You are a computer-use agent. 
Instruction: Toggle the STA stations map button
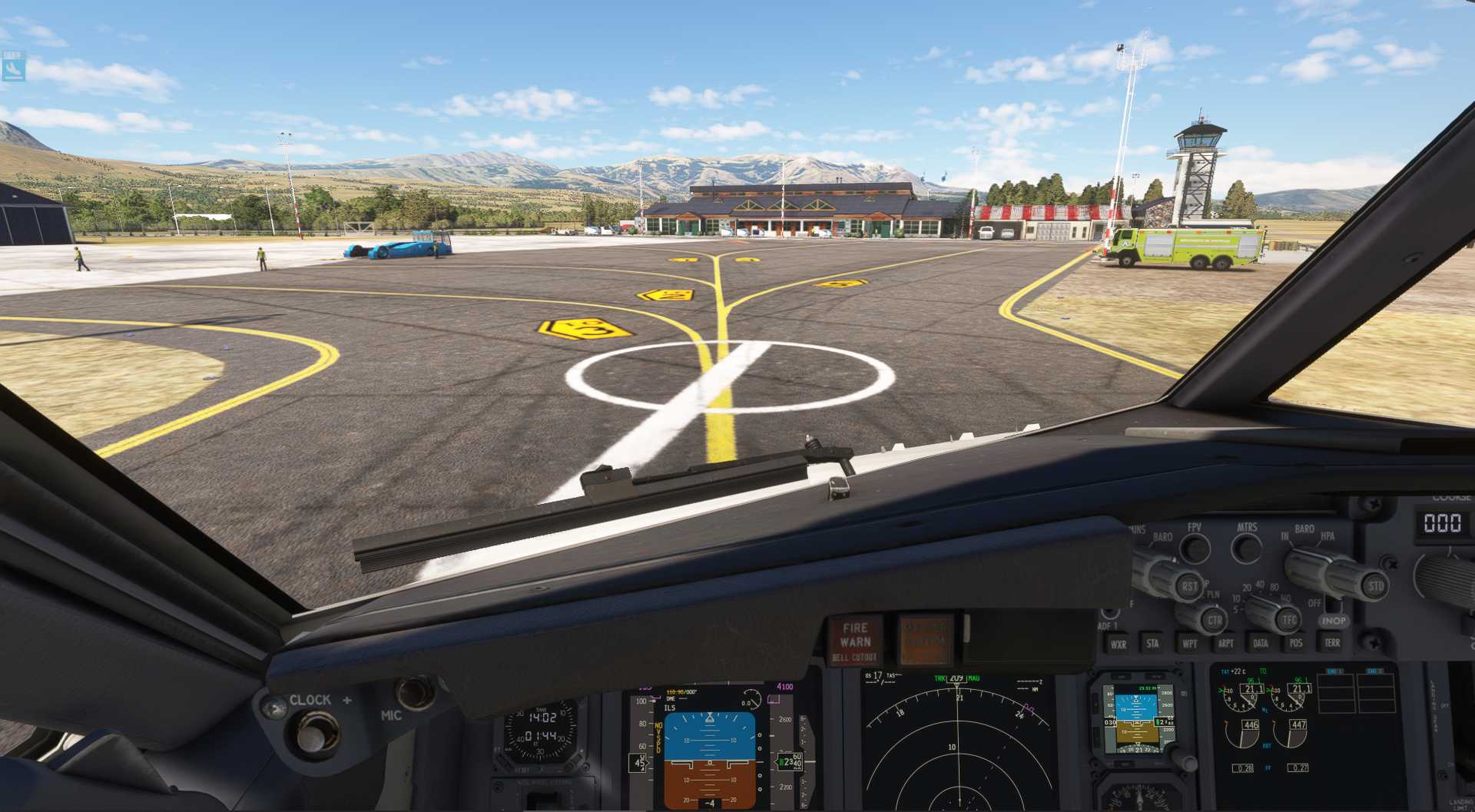pos(1153,644)
